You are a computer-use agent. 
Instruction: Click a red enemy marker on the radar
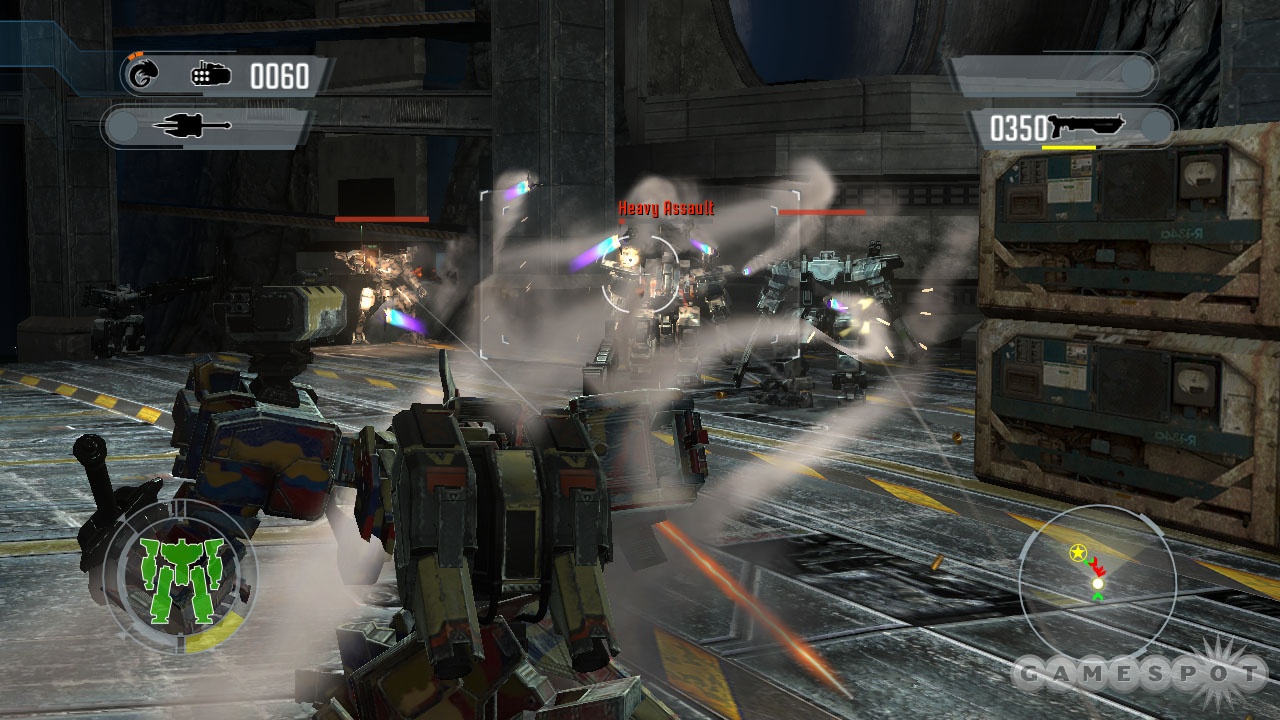1097,568
